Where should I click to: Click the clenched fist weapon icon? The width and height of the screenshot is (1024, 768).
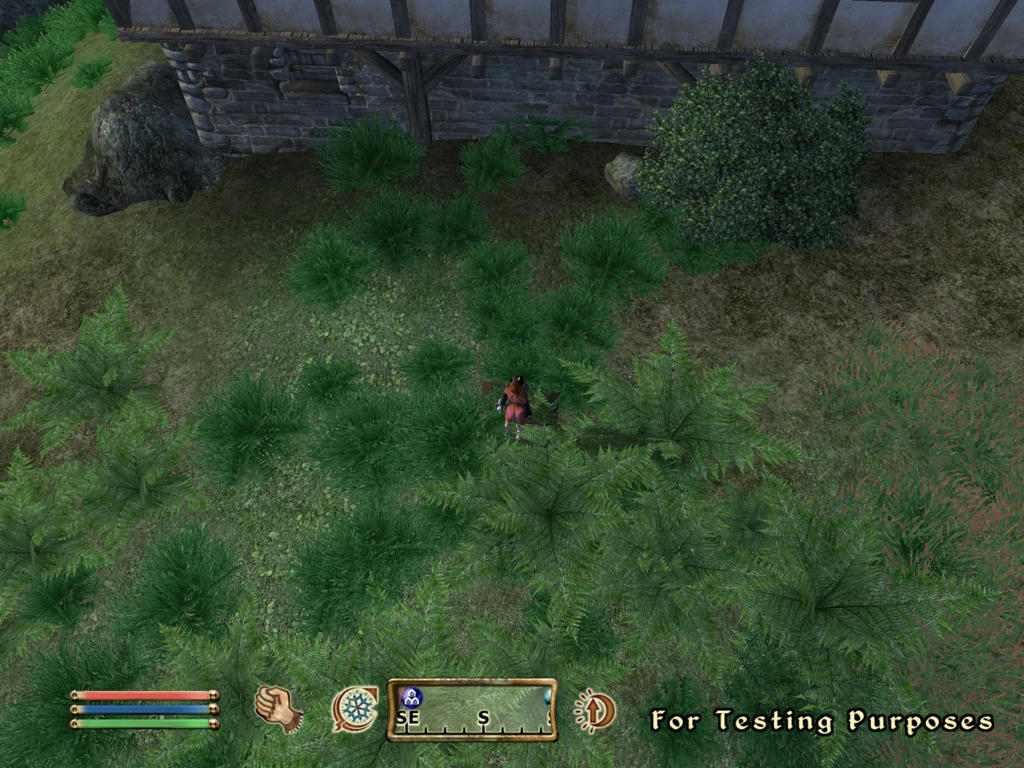(x=278, y=708)
